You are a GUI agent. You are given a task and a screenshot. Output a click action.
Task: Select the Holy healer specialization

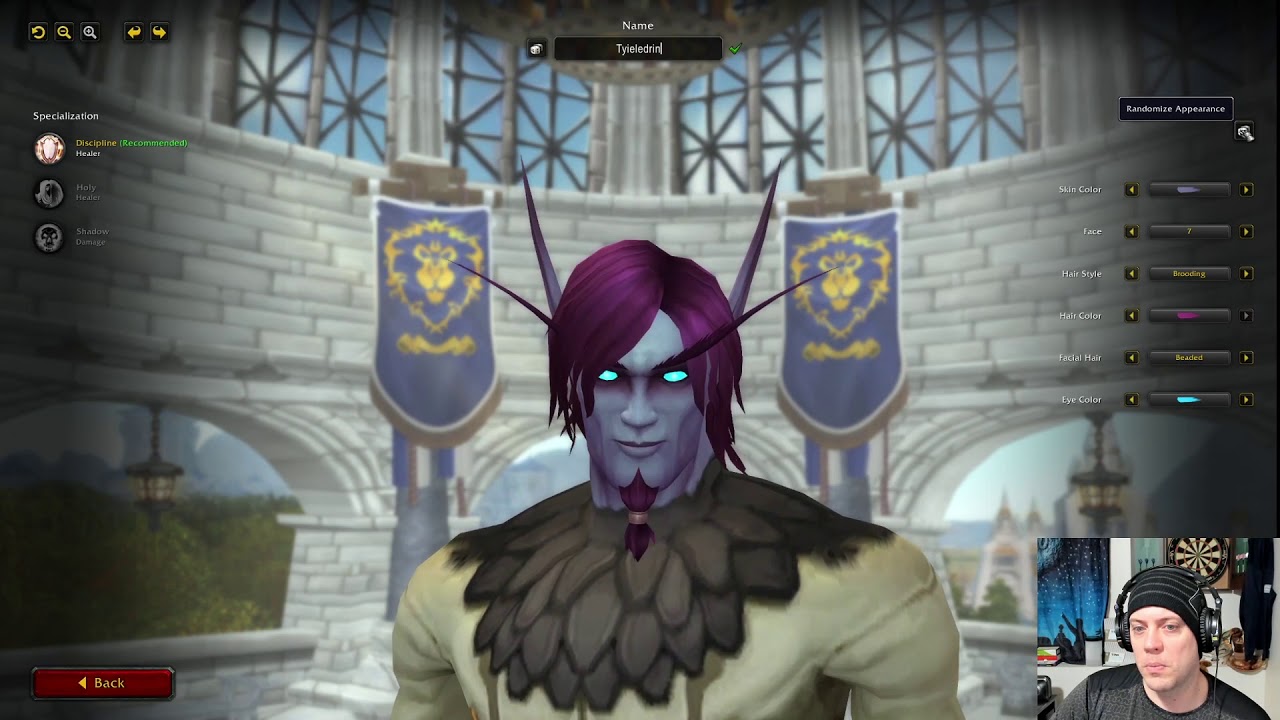tap(47, 193)
